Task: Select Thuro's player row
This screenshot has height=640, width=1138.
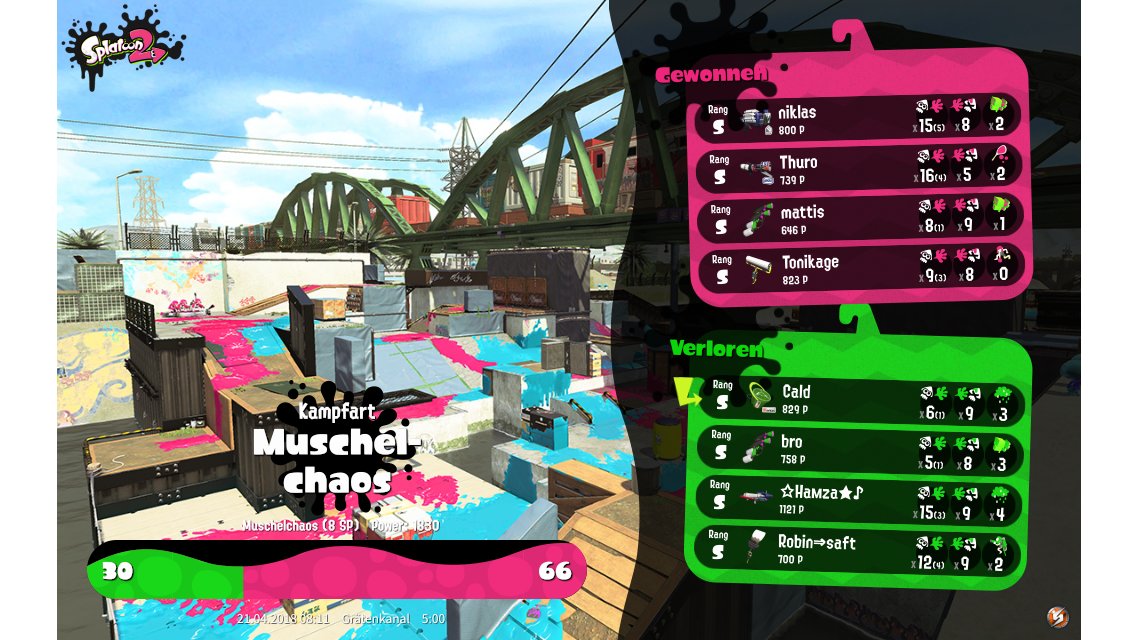Action: 858,169
